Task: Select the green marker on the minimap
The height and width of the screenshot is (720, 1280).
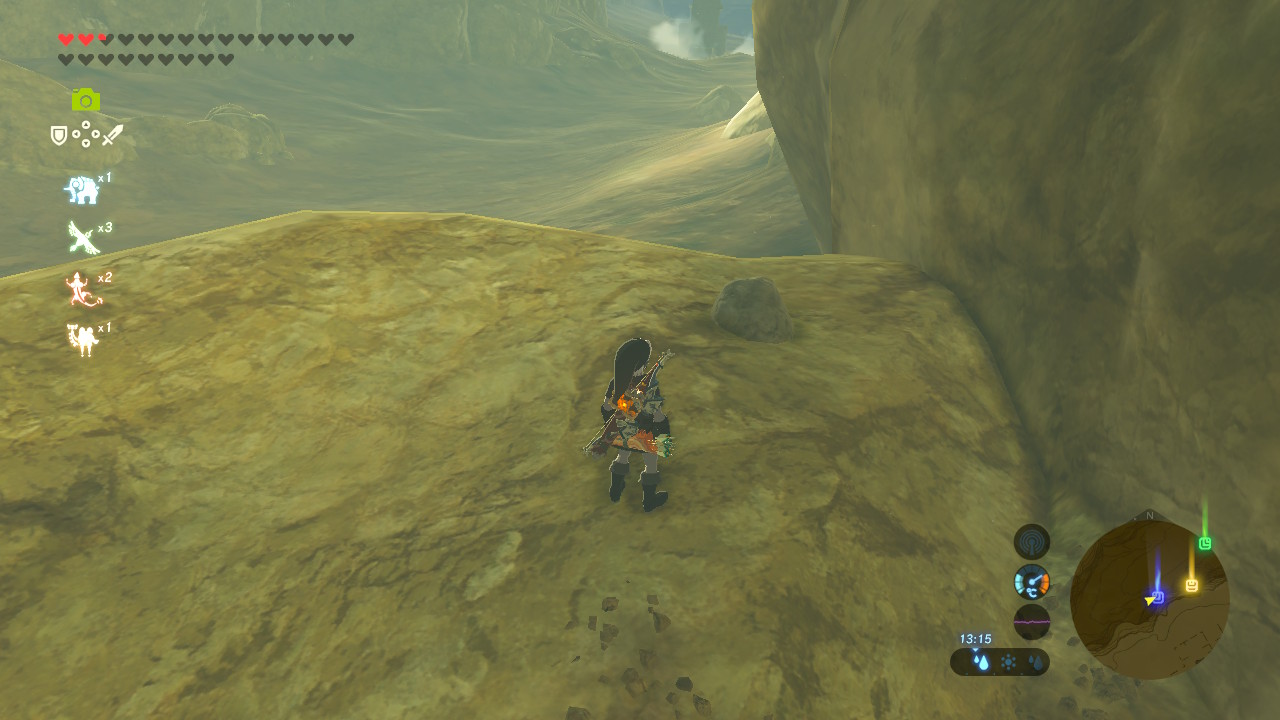Action: (1205, 543)
